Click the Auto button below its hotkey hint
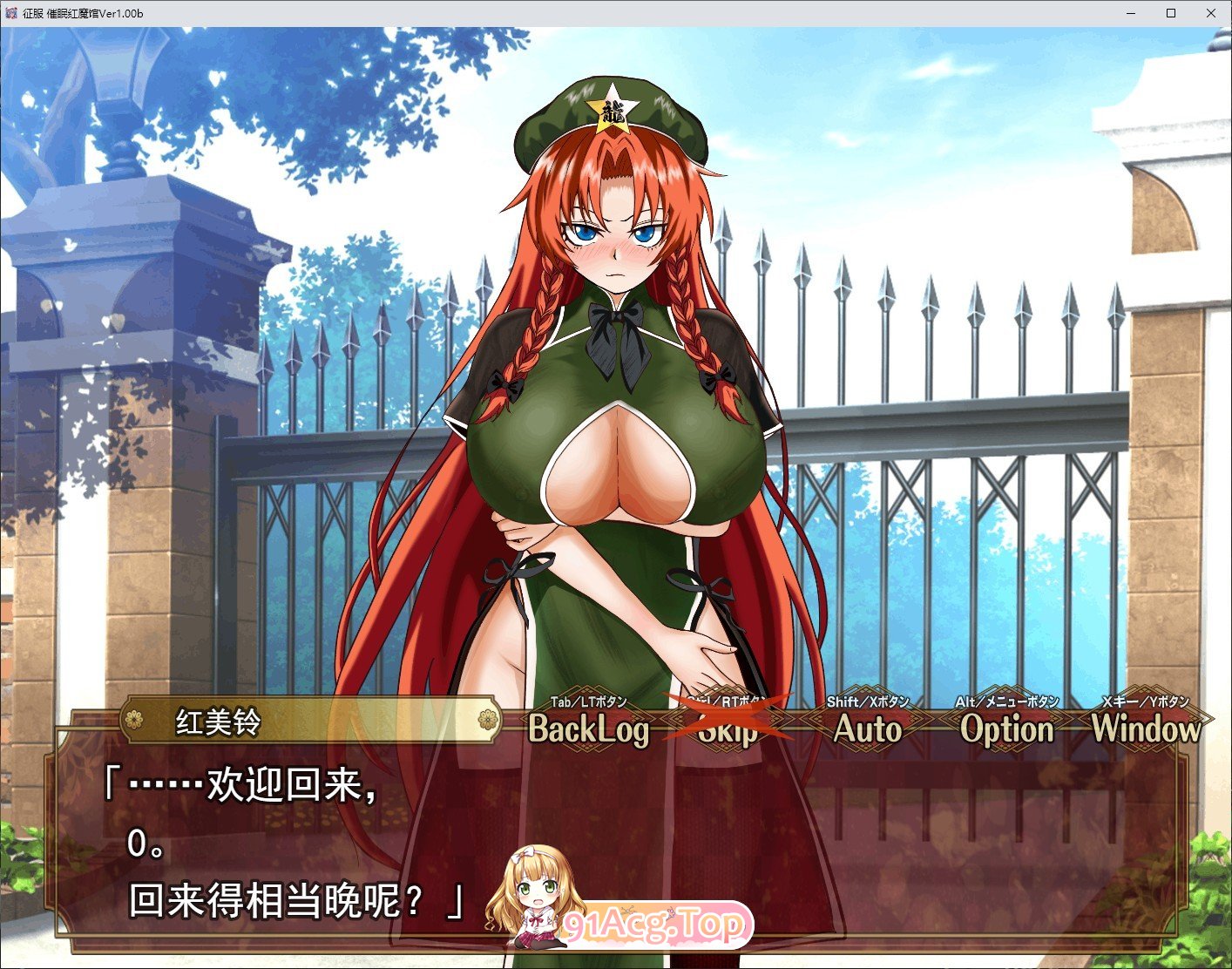Viewport: 1232px width, 969px height. (869, 730)
